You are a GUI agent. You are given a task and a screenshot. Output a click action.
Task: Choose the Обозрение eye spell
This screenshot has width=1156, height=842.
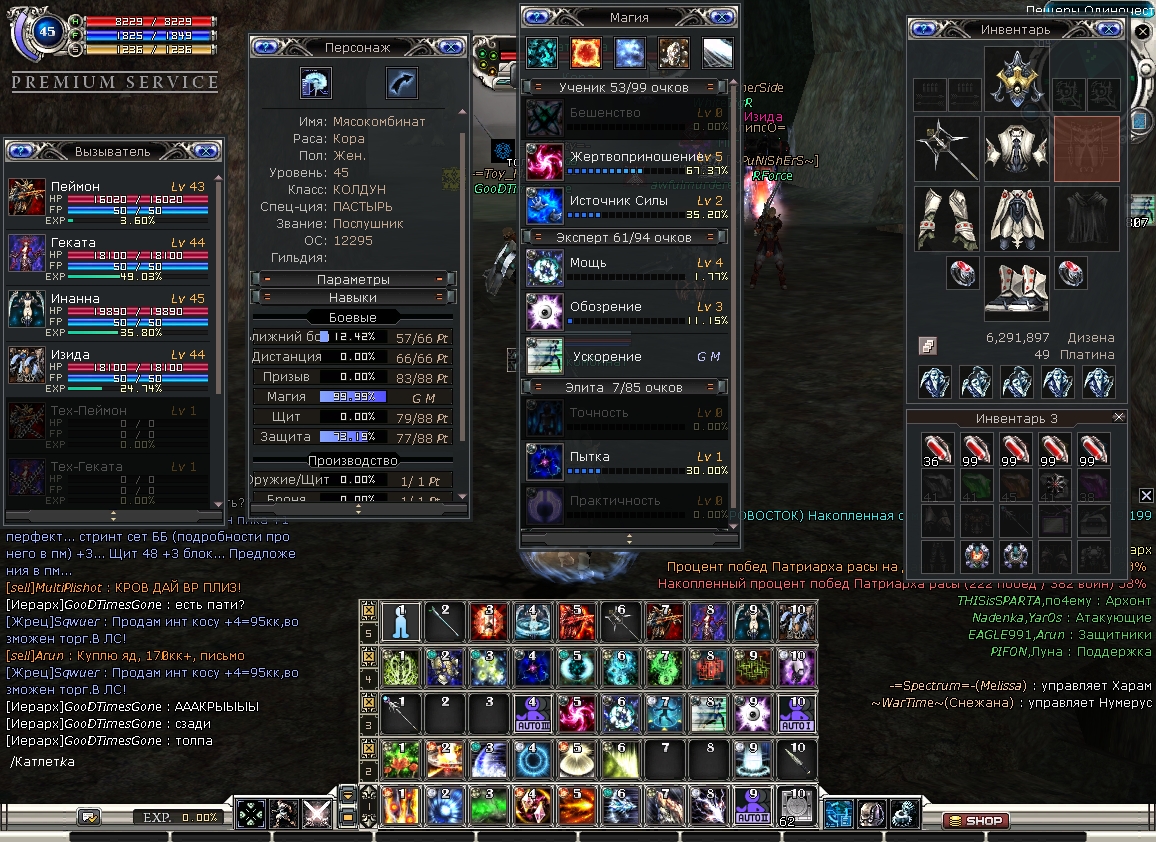pos(545,311)
